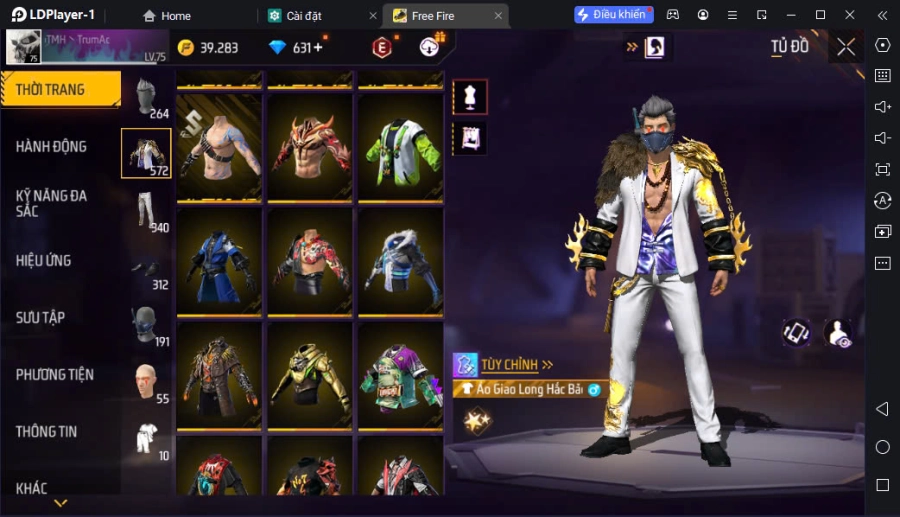
Task: Select the mannequin outfit view icon
Action: [x=470, y=96]
